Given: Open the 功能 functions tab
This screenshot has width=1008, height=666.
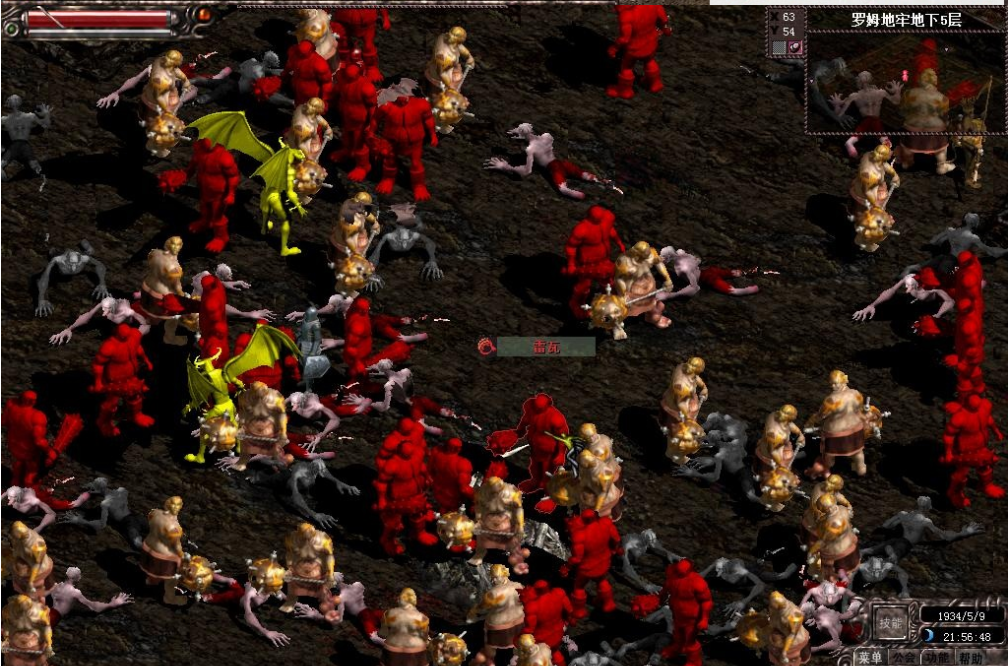Looking at the screenshot, I should (x=937, y=657).
